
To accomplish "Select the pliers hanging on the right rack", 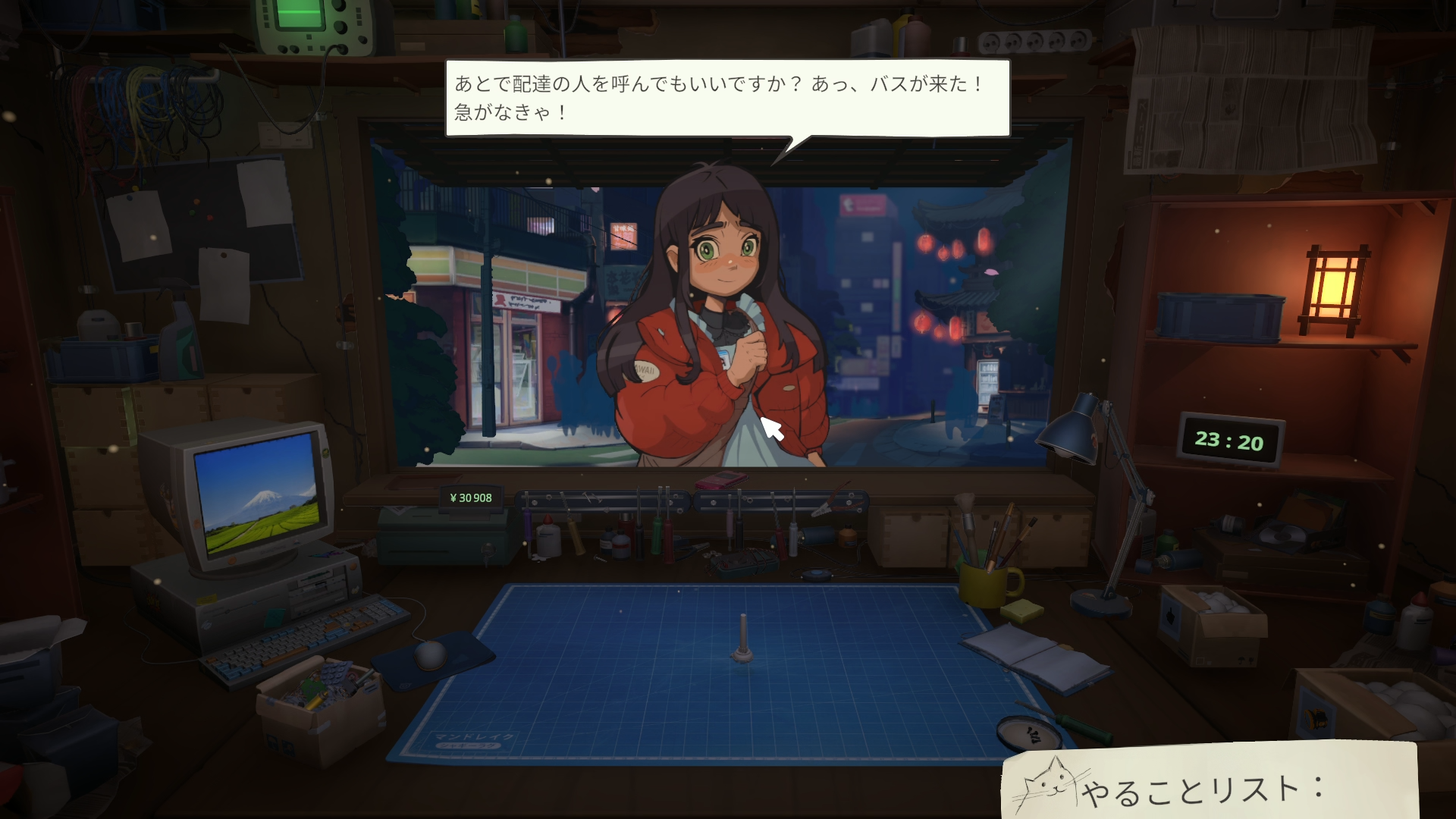I will (837, 501).
